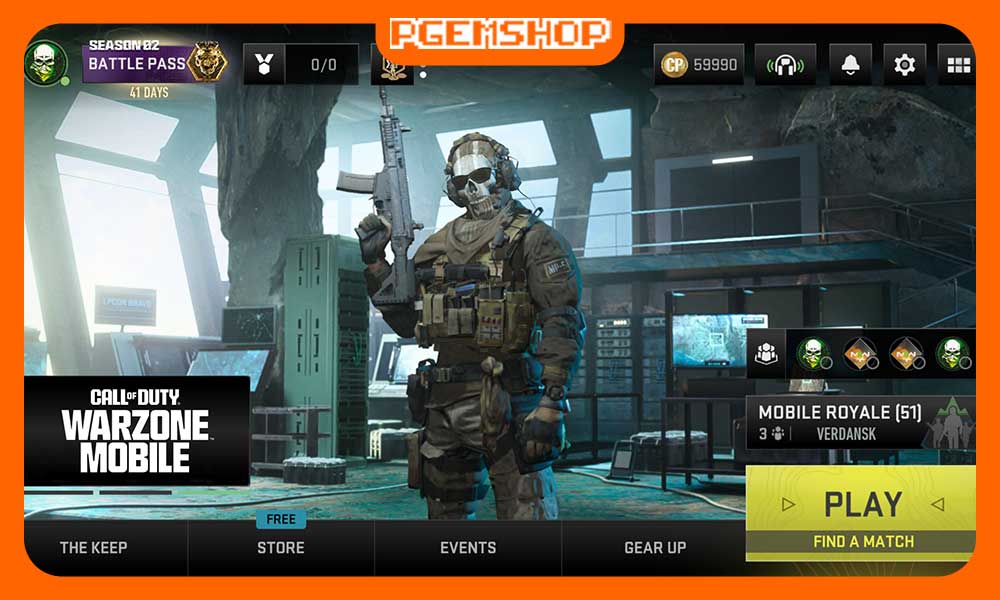Image resolution: width=1000 pixels, height=600 pixels.
Task: Open the notifications bell
Action: click(x=850, y=65)
